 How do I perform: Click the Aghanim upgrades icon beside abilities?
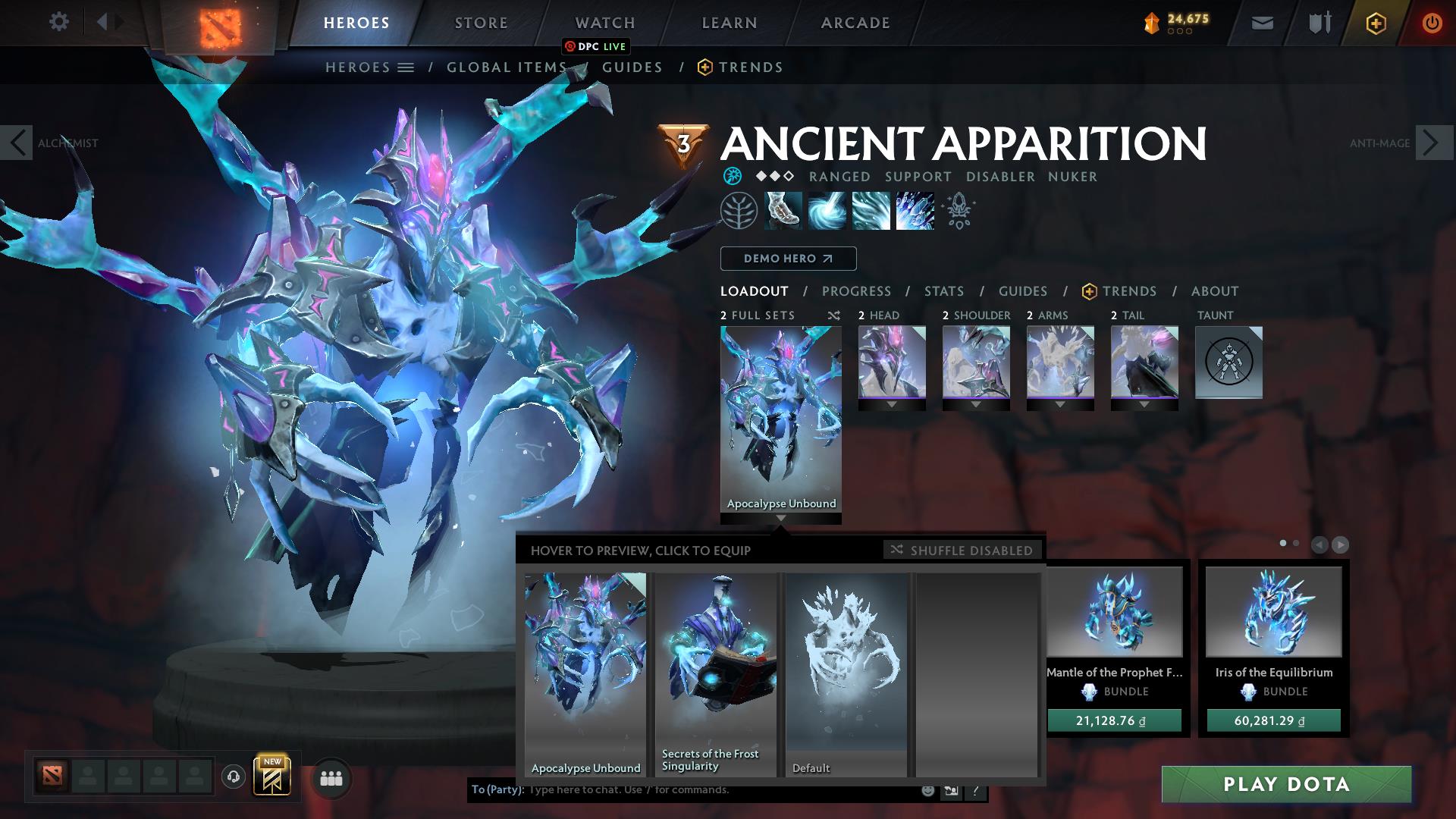coord(958,211)
